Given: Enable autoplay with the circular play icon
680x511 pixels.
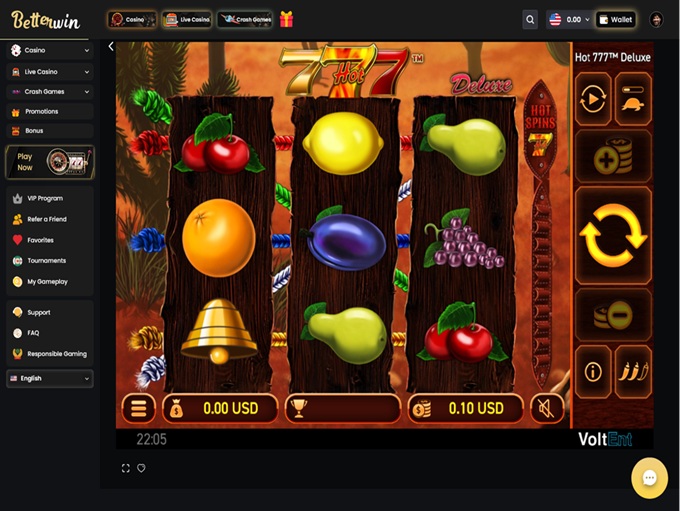Looking at the screenshot, I should (x=593, y=99).
